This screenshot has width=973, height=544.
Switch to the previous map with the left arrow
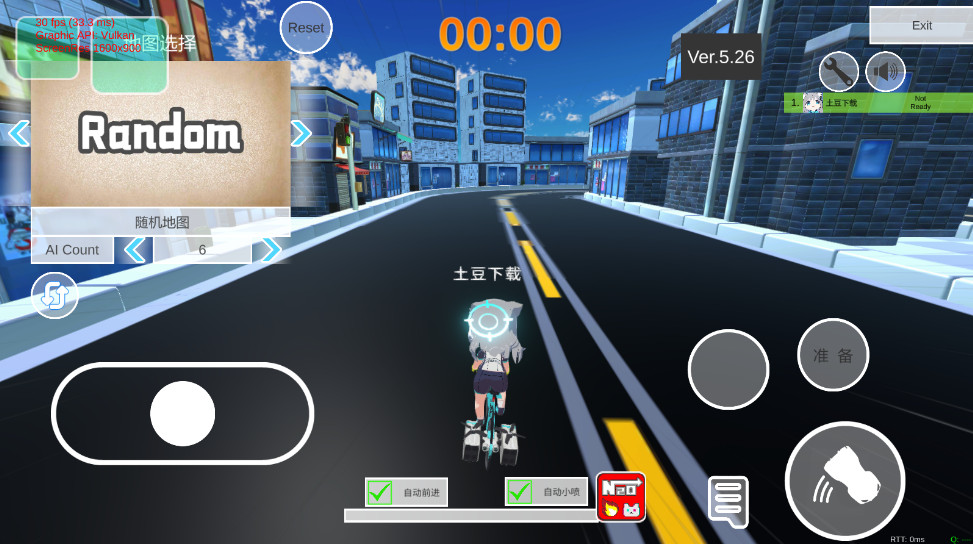(x=18, y=133)
